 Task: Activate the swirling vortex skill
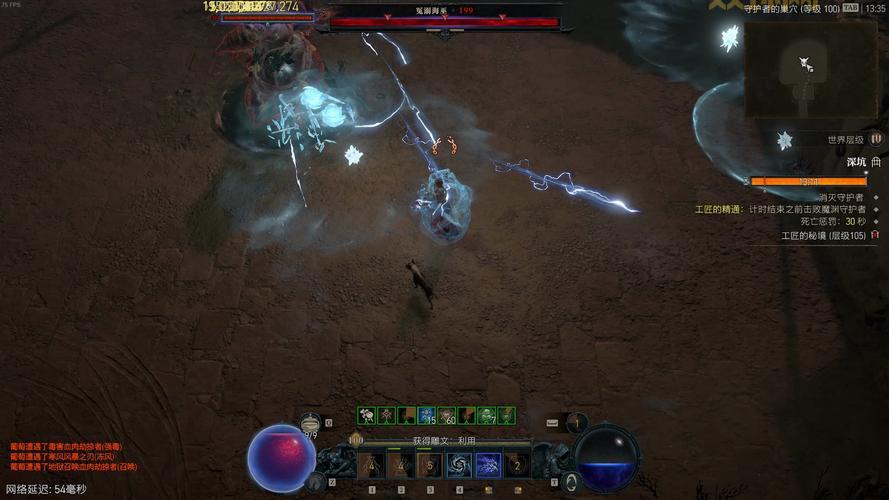[x=459, y=465]
